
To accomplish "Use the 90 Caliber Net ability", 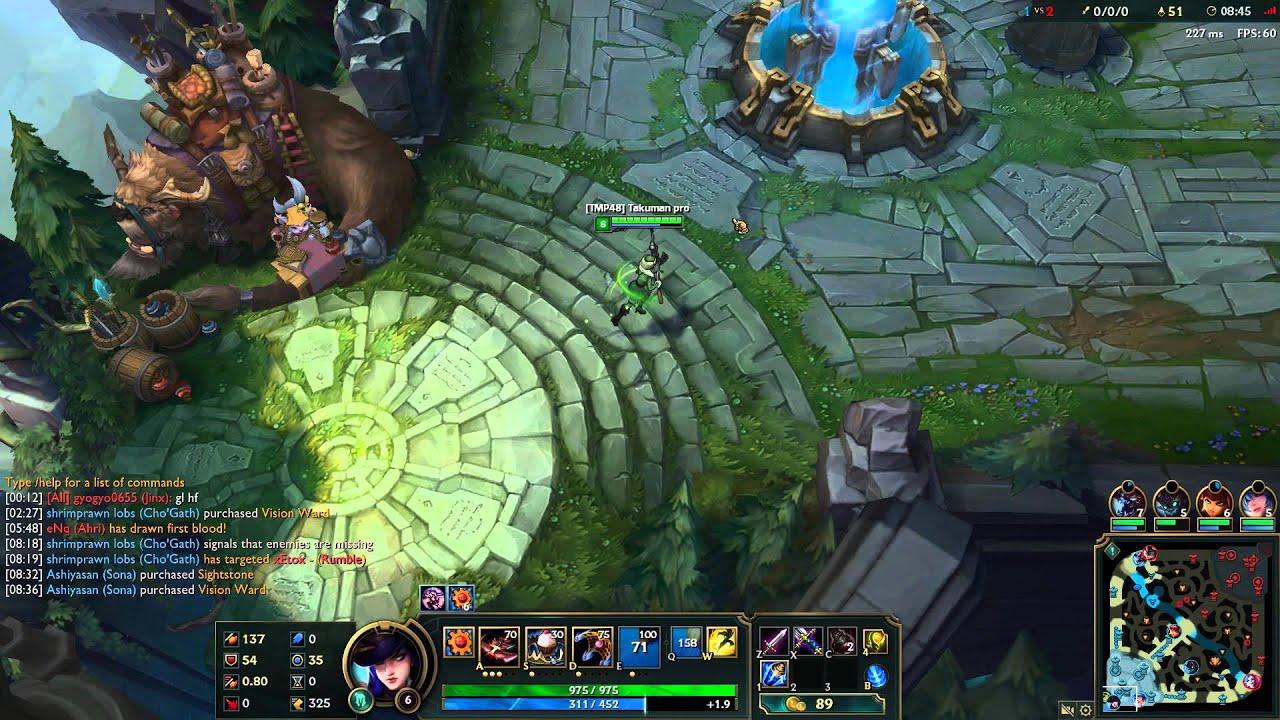I will point(591,646).
